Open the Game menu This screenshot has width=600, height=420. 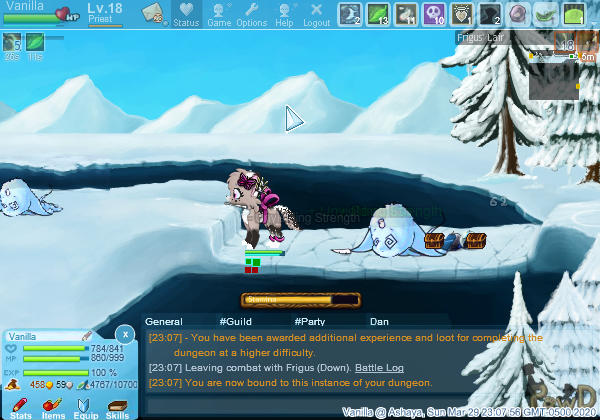point(219,14)
